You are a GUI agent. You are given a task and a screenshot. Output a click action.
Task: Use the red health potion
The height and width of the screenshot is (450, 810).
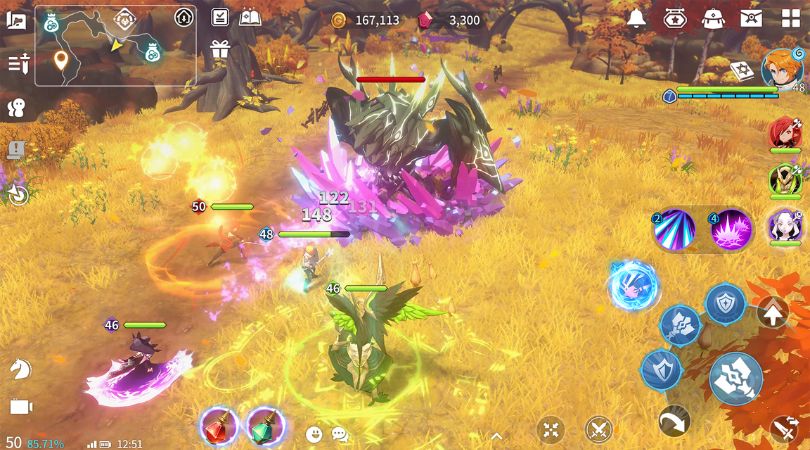[219, 427]
